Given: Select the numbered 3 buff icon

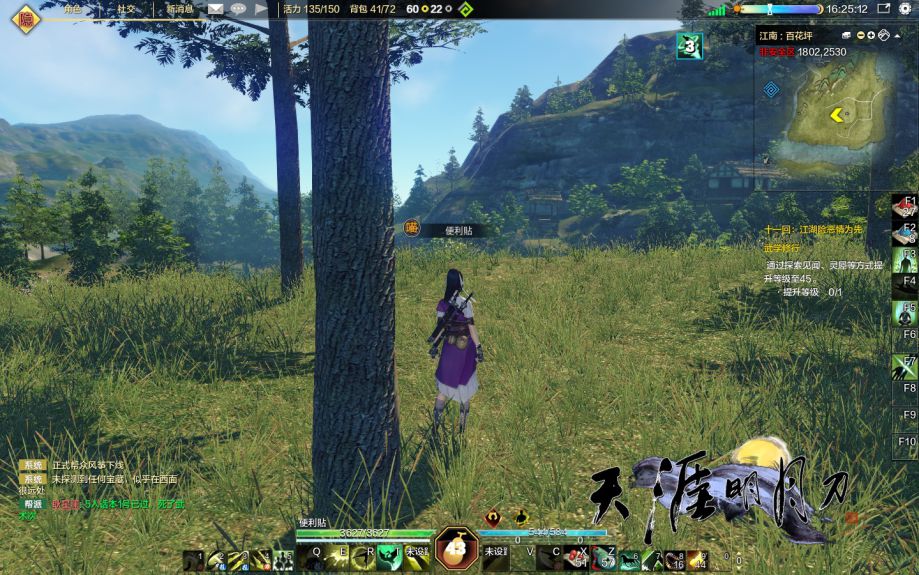Looking at the screenshot, I should point(689,45).
